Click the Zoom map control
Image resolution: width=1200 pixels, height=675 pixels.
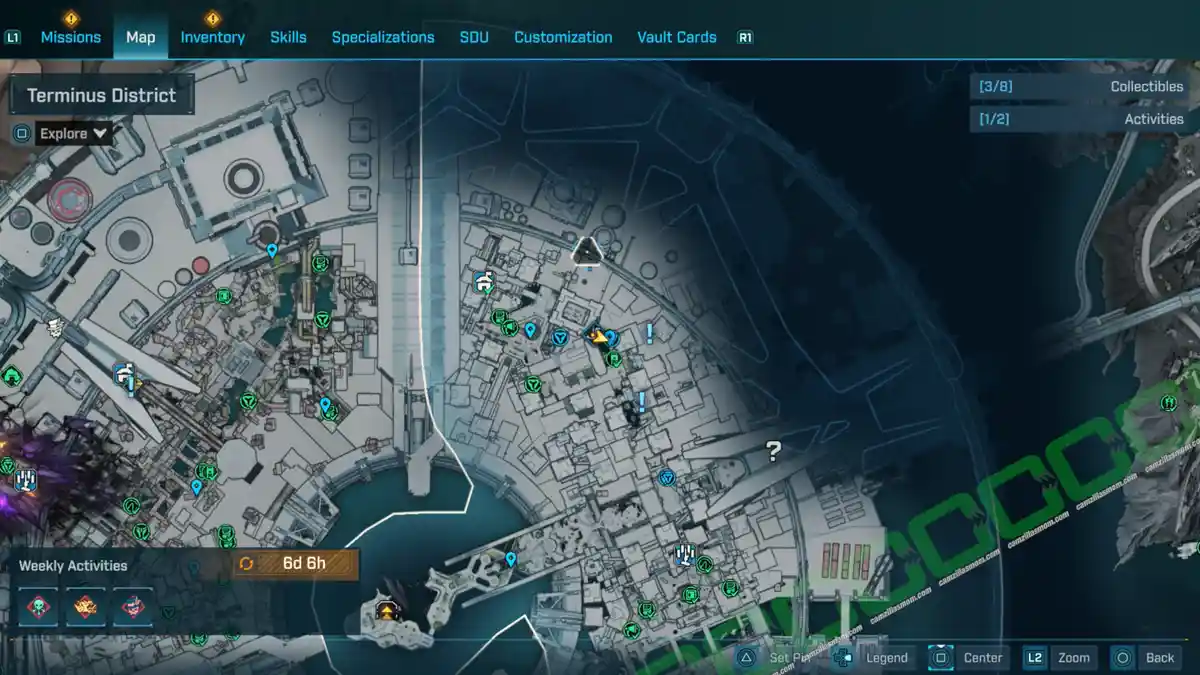pos(1058,657)
